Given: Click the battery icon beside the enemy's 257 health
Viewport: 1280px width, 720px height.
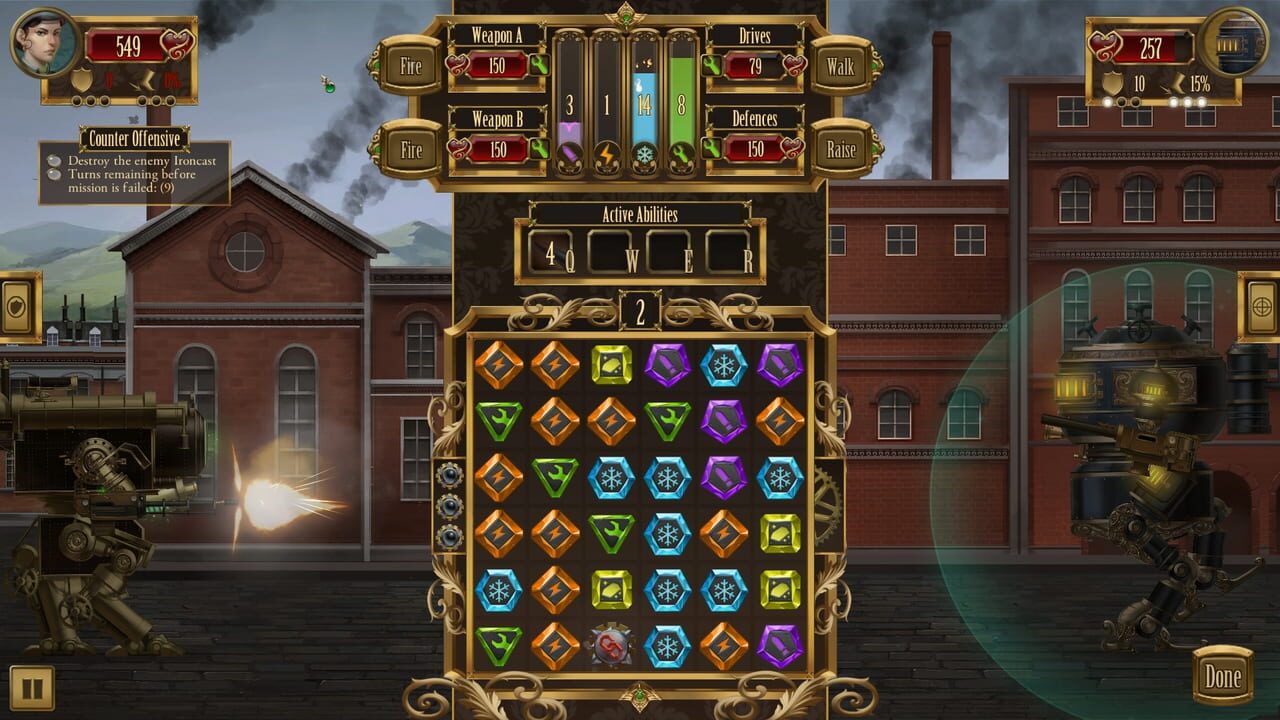Looking at the screenshot, I should coord(1230,43).
